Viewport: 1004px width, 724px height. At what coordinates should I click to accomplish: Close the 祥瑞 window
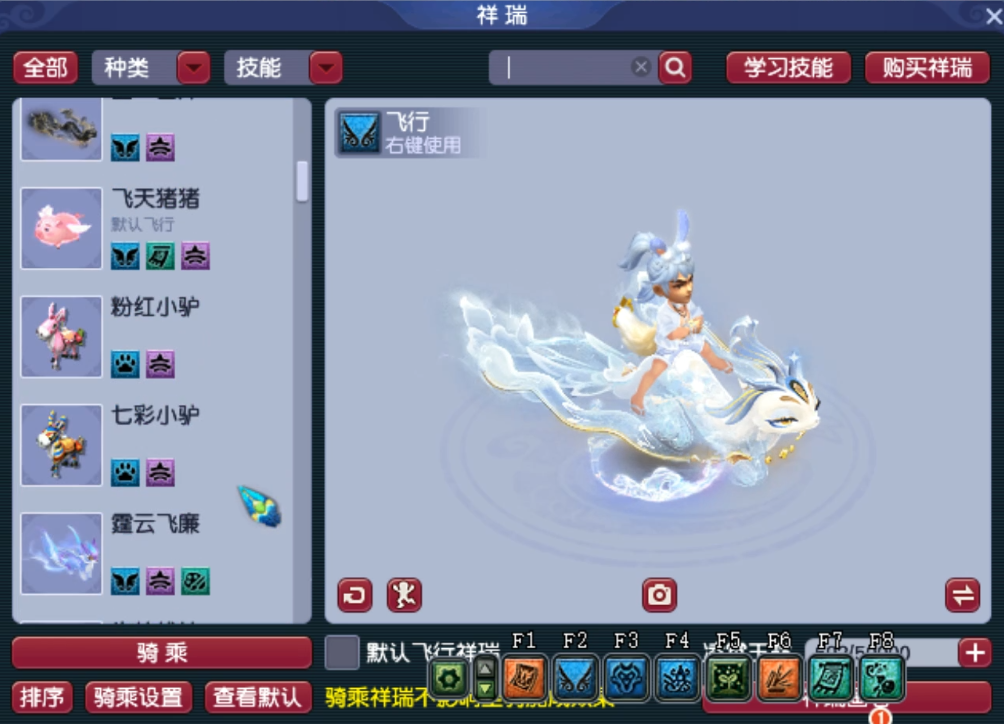pos(978,15)
